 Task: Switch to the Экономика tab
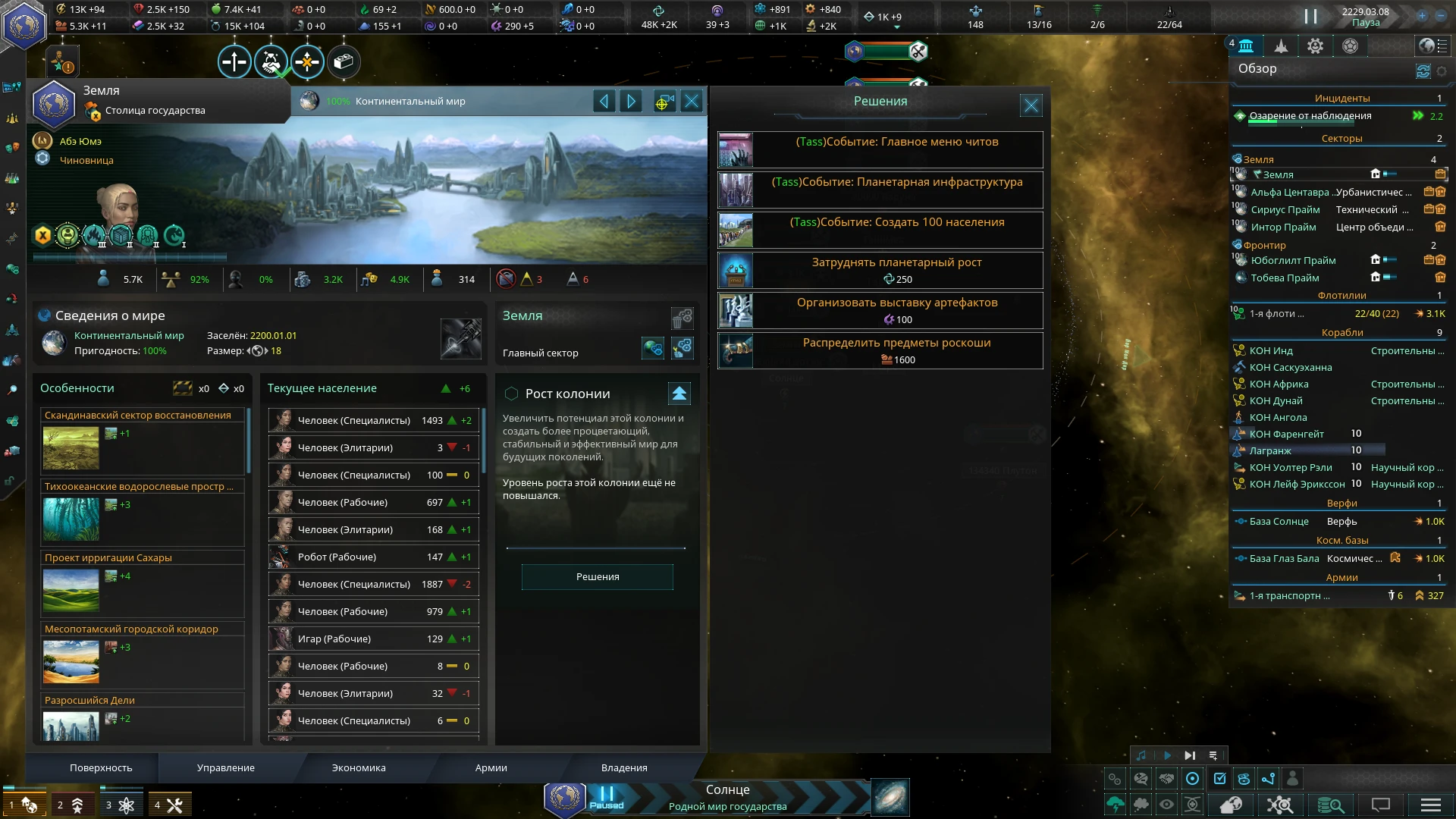(357, 767)
